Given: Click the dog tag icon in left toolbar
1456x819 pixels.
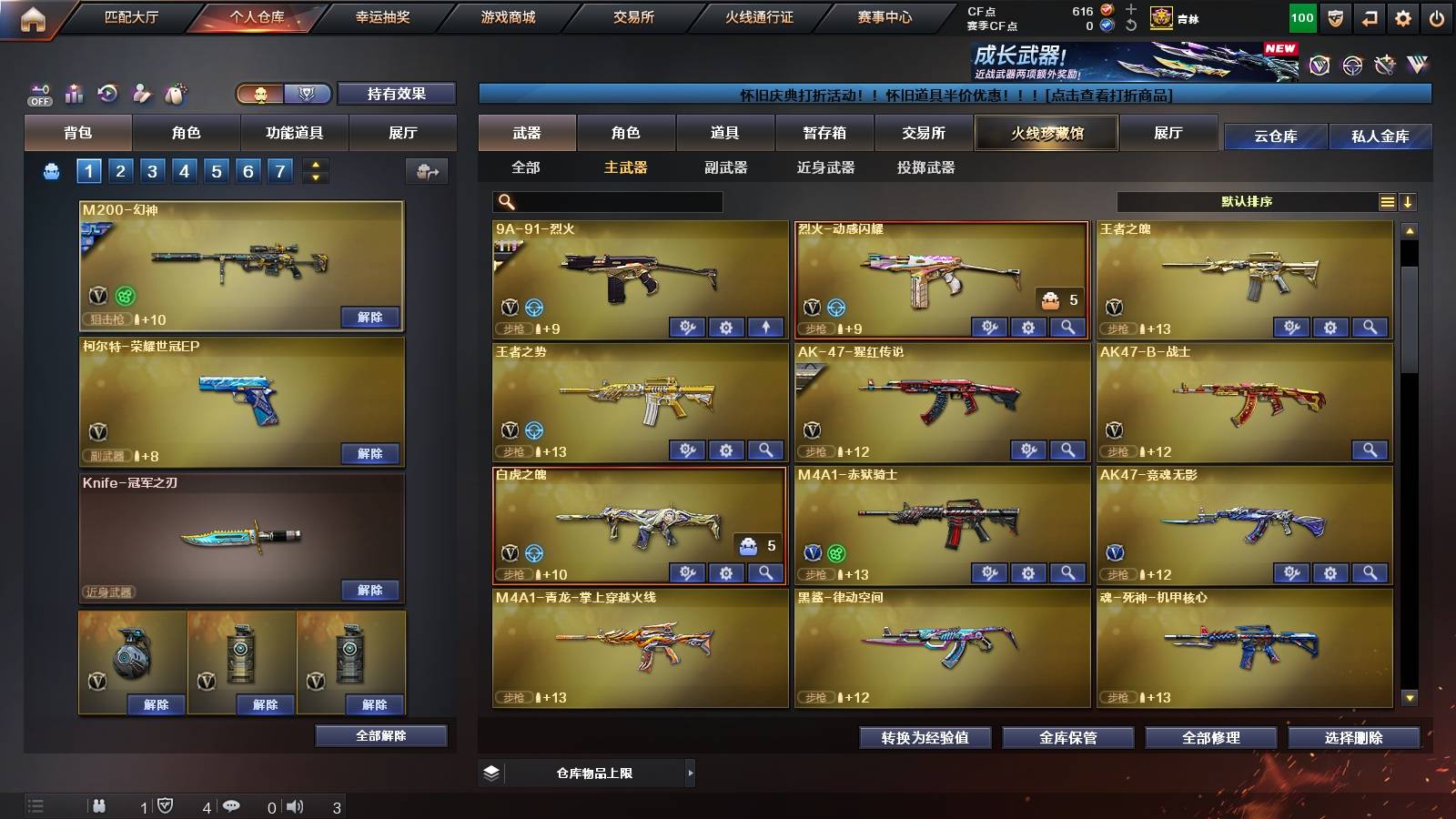Looking at the screenshot, I should [x=175, y=93].
